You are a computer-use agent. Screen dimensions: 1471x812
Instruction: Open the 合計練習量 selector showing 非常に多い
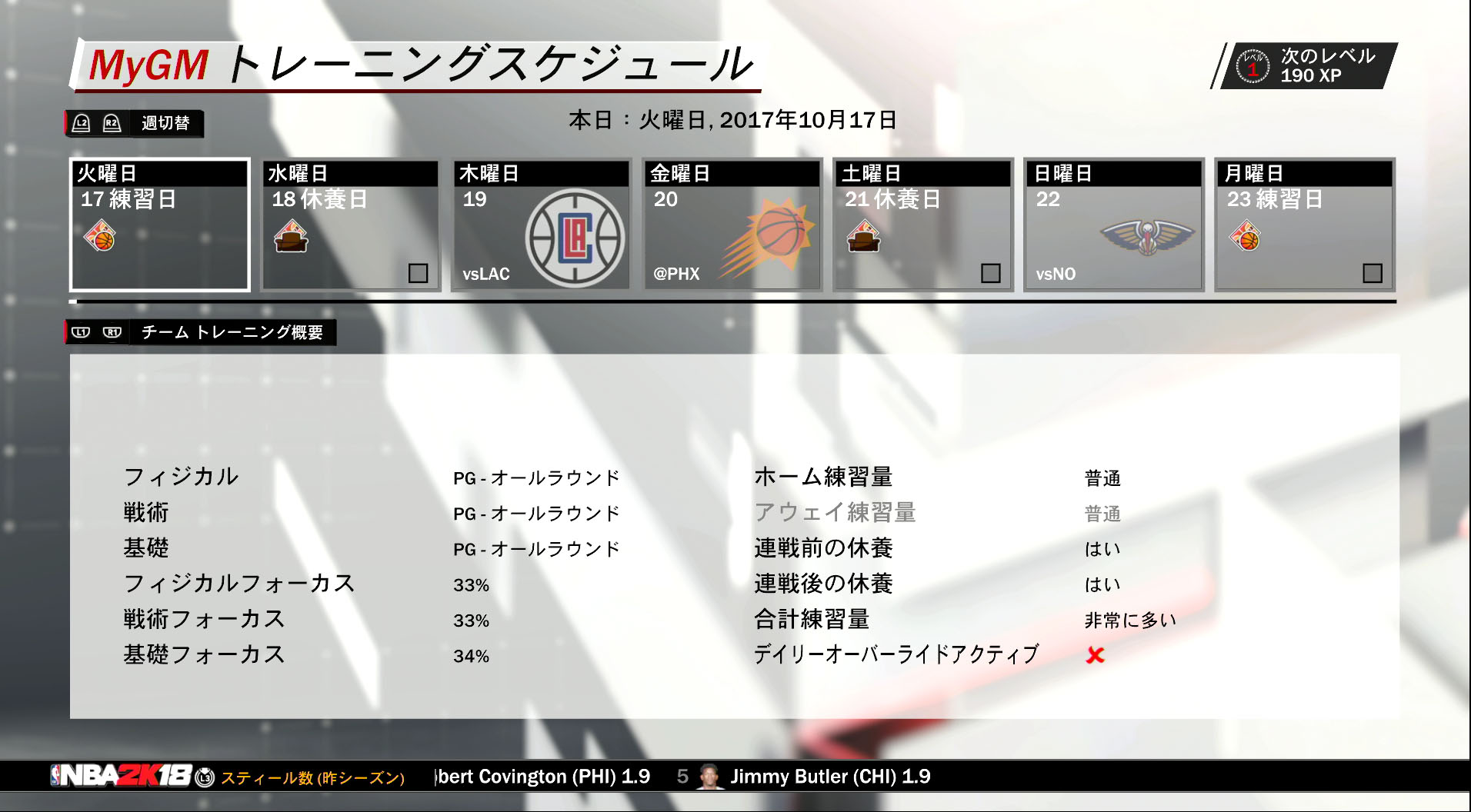coord(1129,620)
